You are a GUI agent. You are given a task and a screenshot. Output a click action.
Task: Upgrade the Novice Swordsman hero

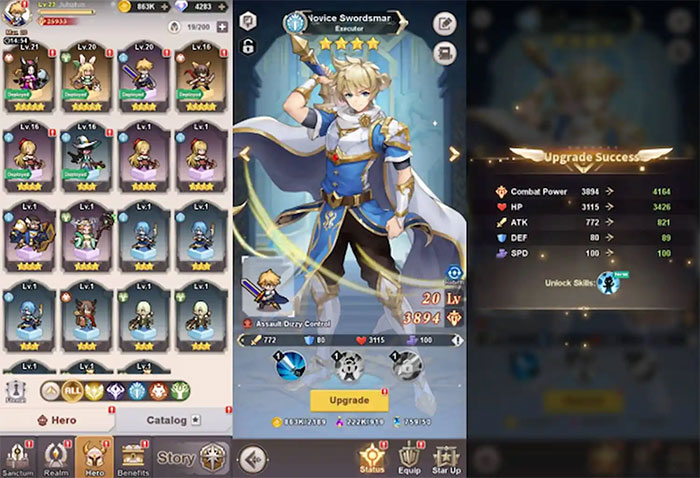[x=349, y=400]
